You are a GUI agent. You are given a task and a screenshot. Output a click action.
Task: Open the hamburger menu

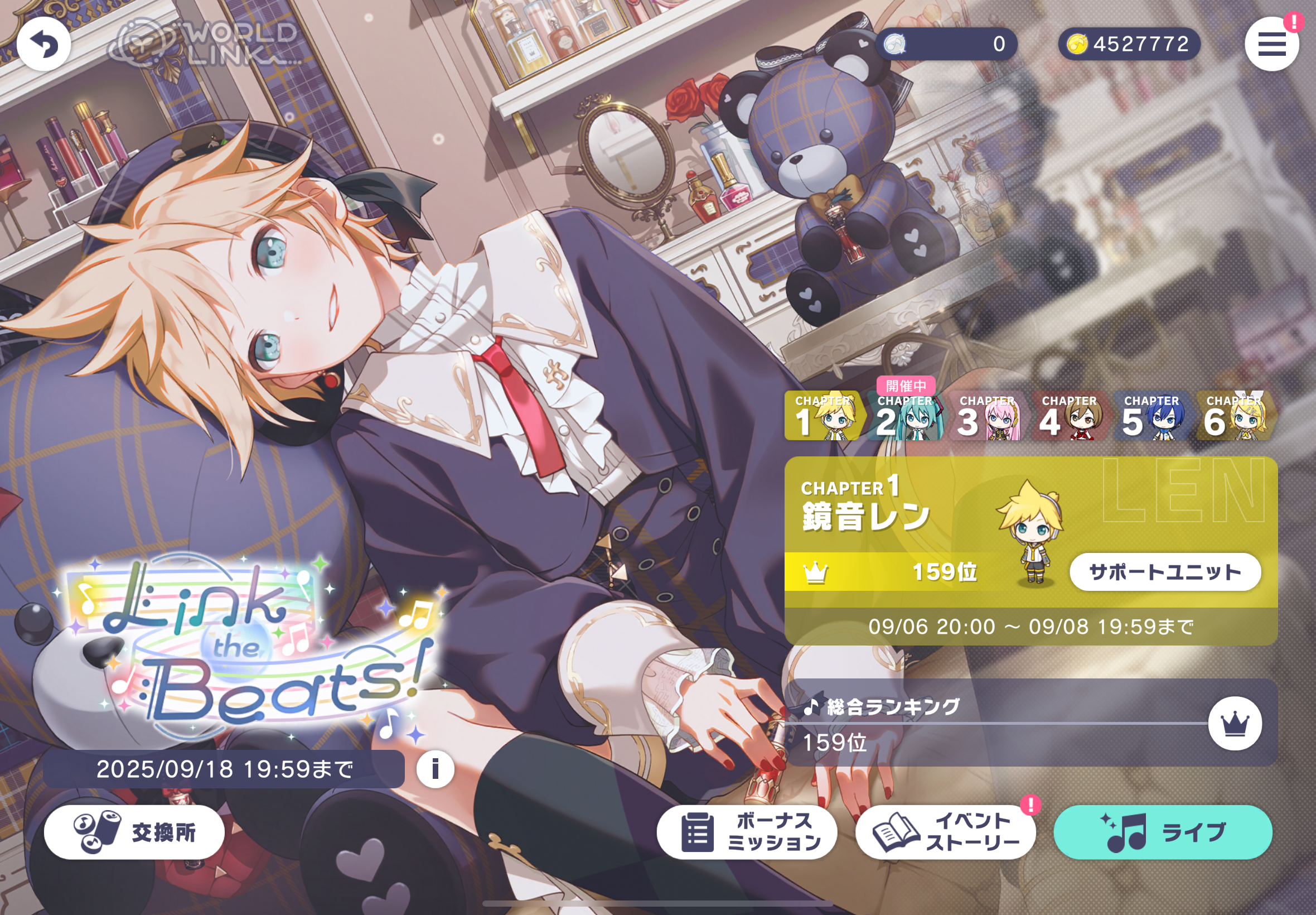1271,44
